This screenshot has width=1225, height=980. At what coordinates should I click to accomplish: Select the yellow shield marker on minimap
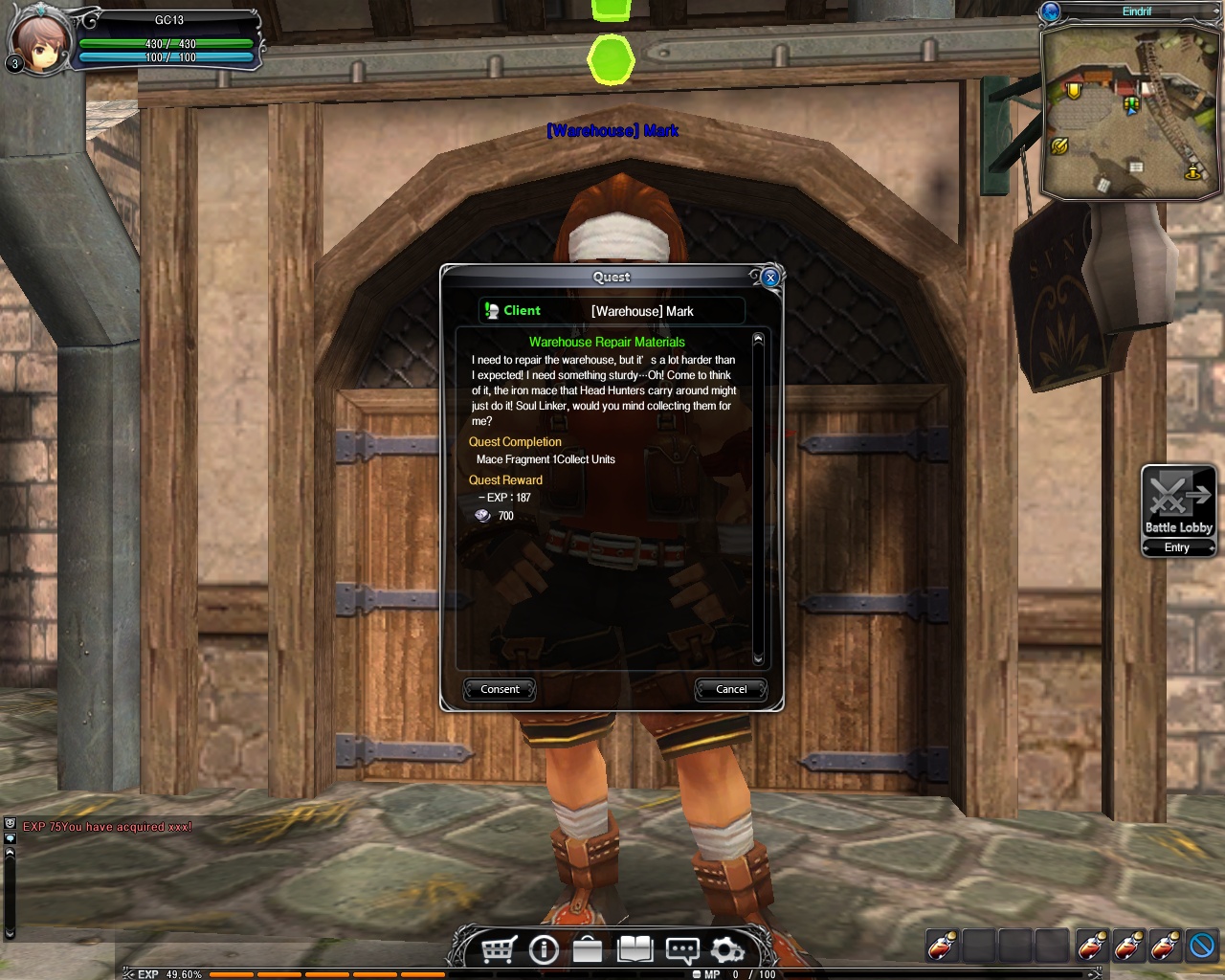(1074, 91)
